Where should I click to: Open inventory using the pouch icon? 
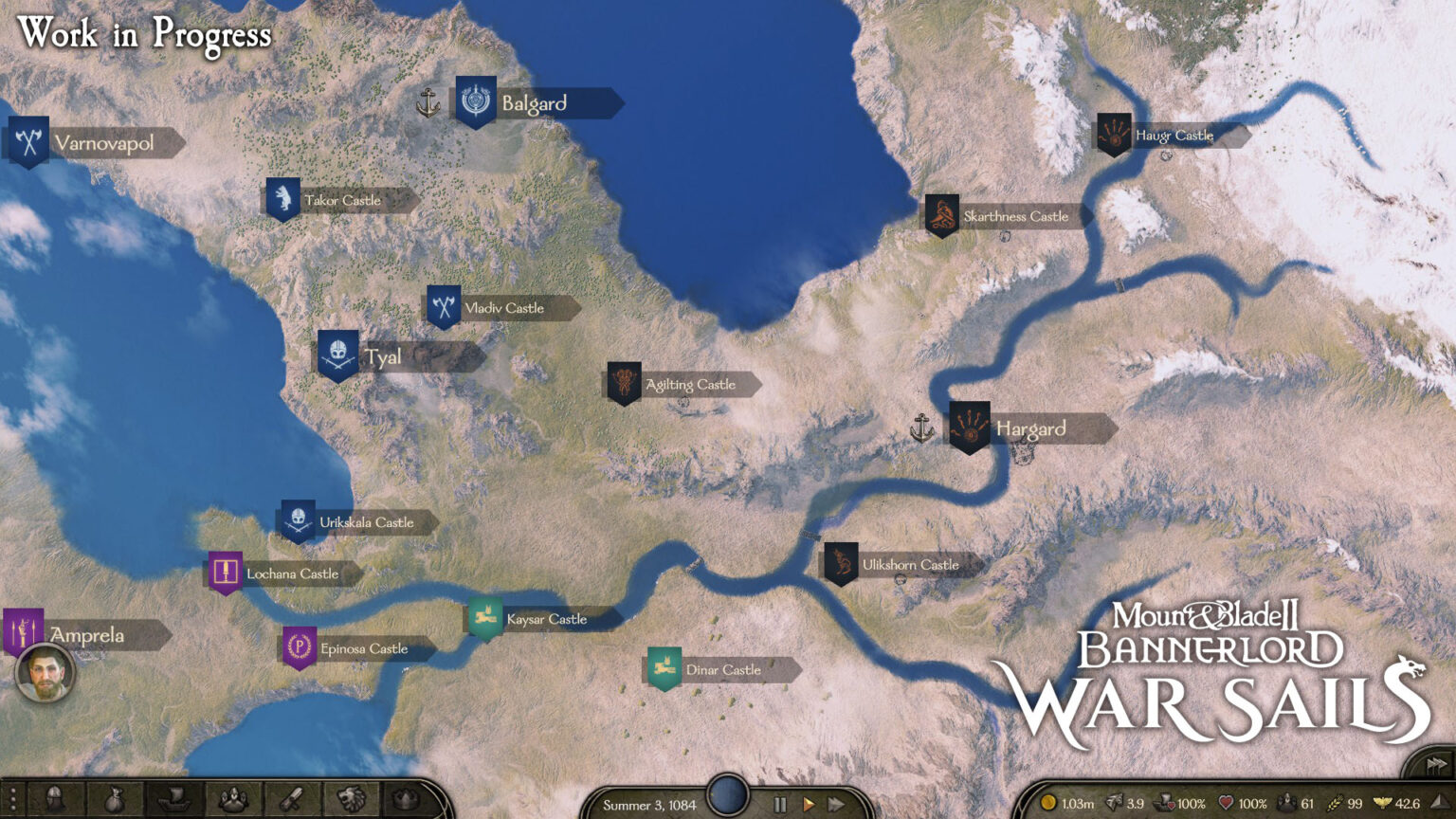[115, 799]
